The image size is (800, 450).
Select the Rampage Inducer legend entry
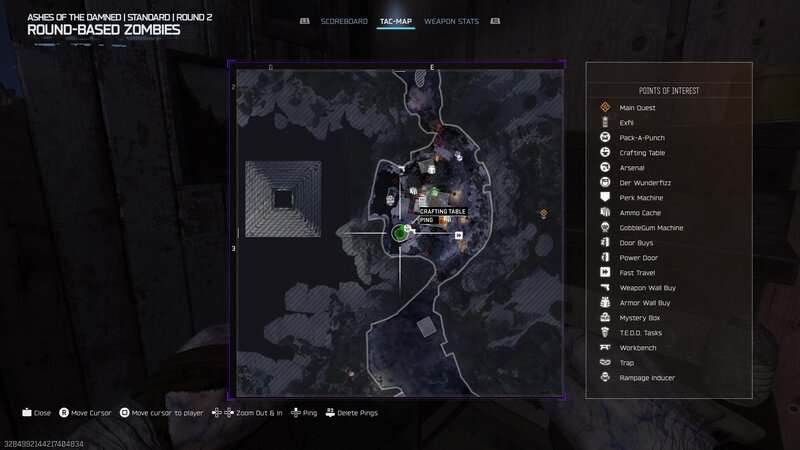point(646,378)
